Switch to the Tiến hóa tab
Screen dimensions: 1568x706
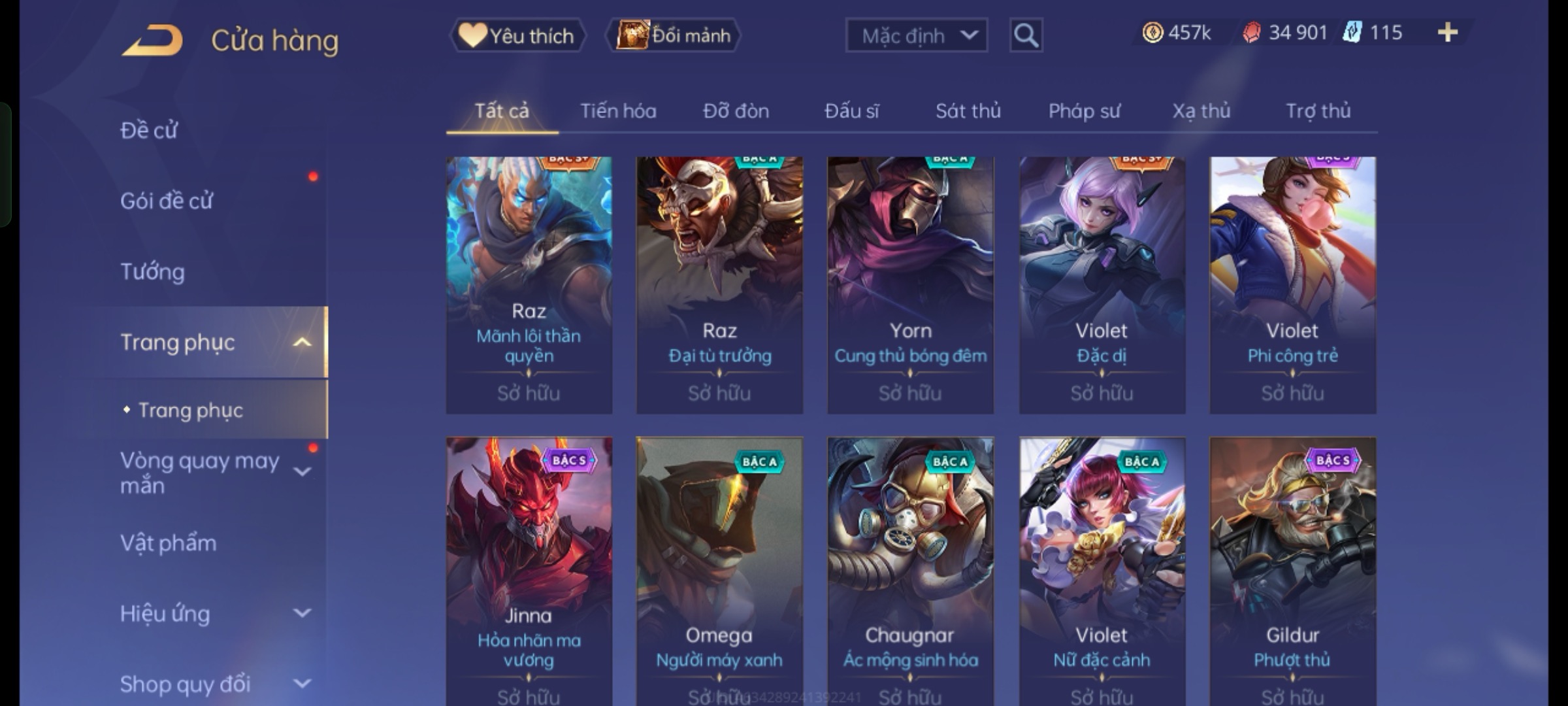click(x=618, y=111)
